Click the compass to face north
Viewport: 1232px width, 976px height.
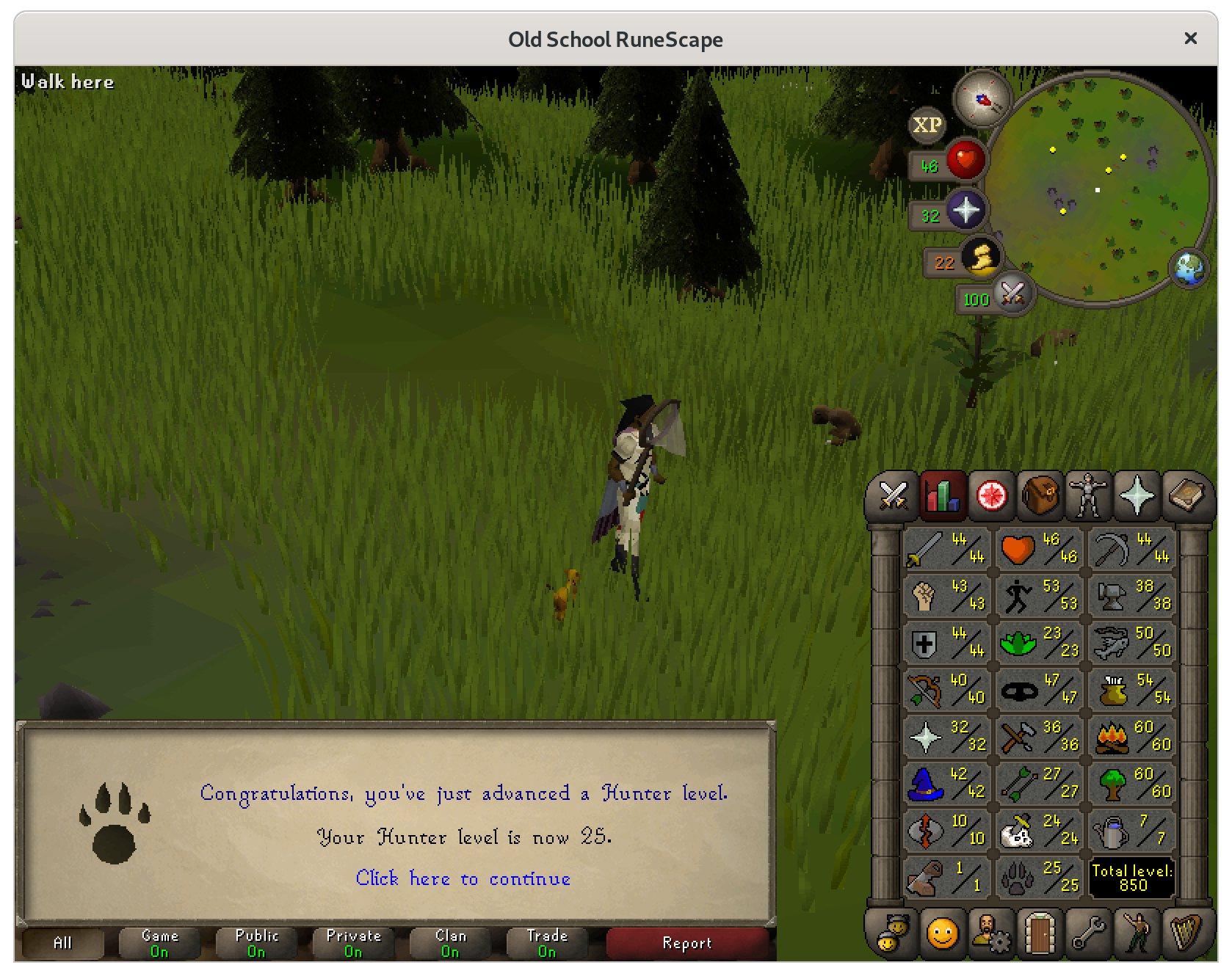click(x=982, y=100)
